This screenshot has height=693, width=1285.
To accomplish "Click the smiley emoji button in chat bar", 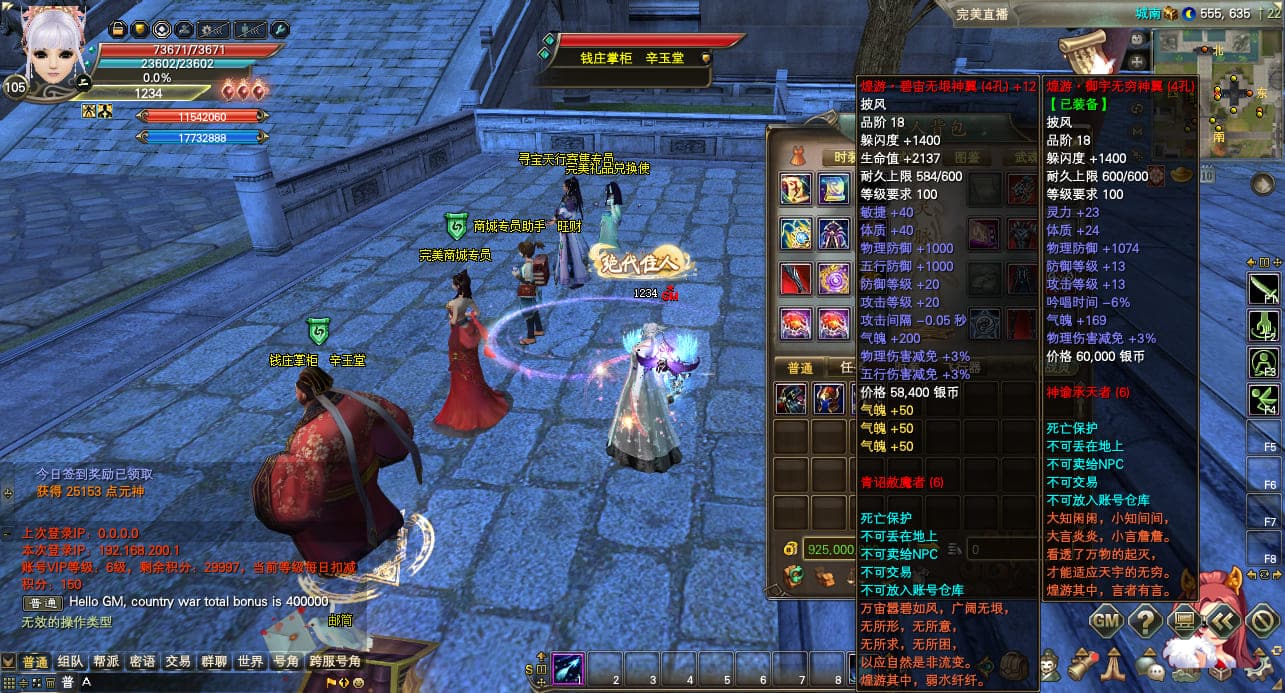I will point(358,682).
